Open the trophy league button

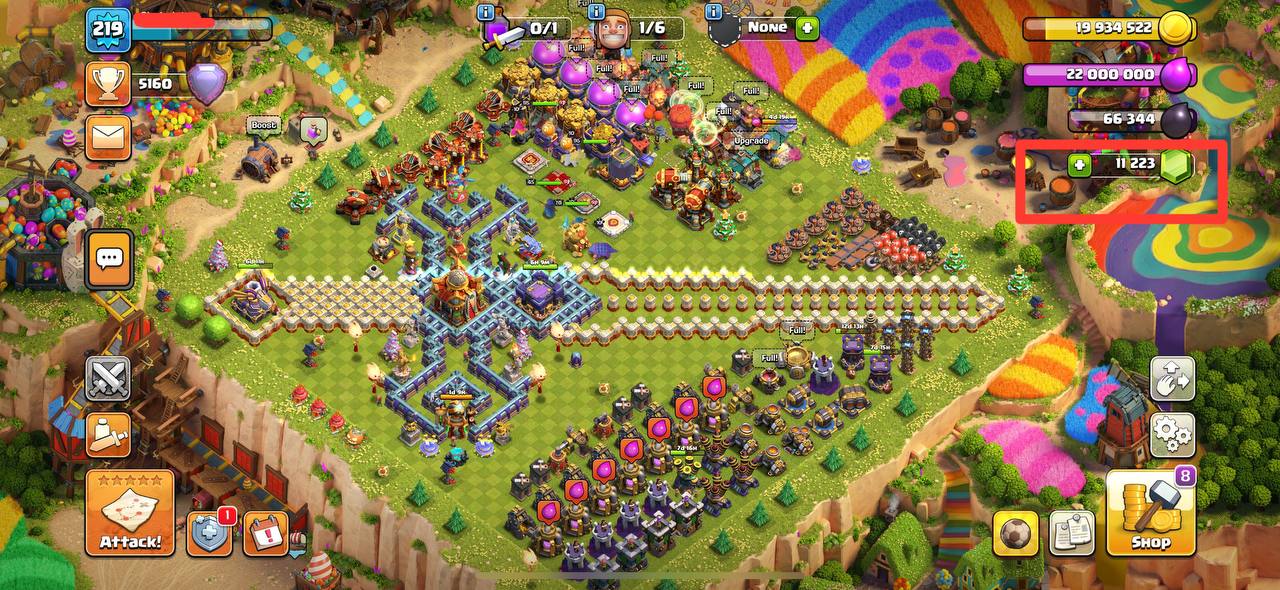tap(108, 85)
